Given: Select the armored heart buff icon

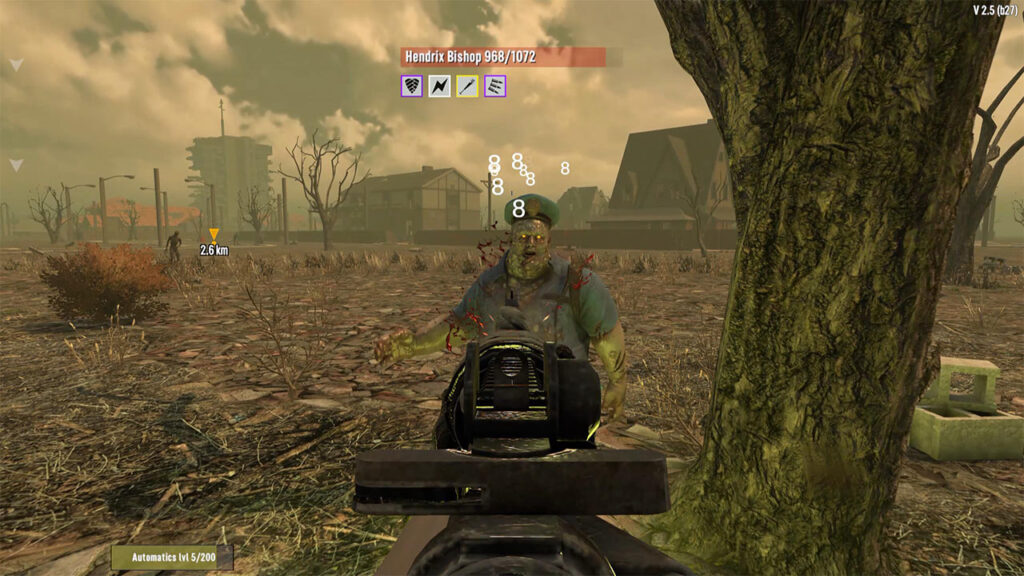Looking at the screenshot, I should (x=411, y=86).
